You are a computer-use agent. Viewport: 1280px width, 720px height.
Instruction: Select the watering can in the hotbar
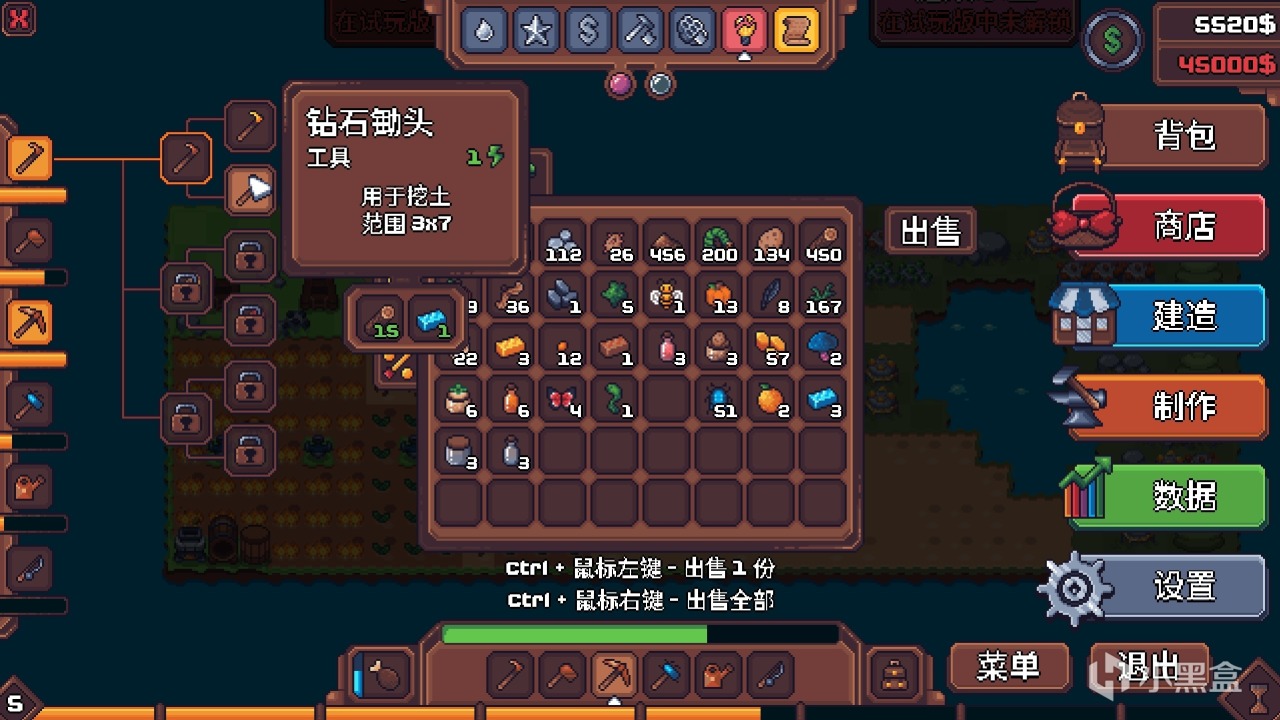click(x=717, y=672)
